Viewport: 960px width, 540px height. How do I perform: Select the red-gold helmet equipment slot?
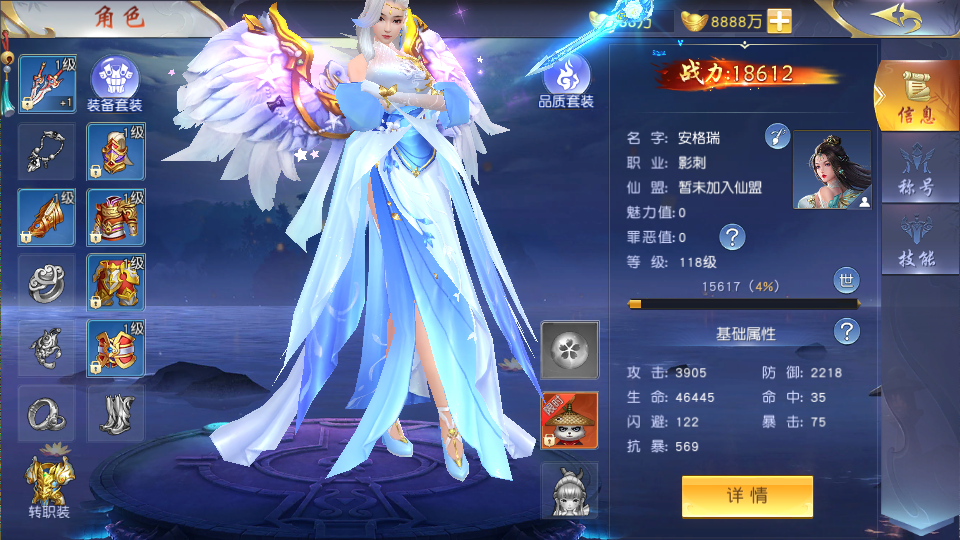click(x=116, y=151)
